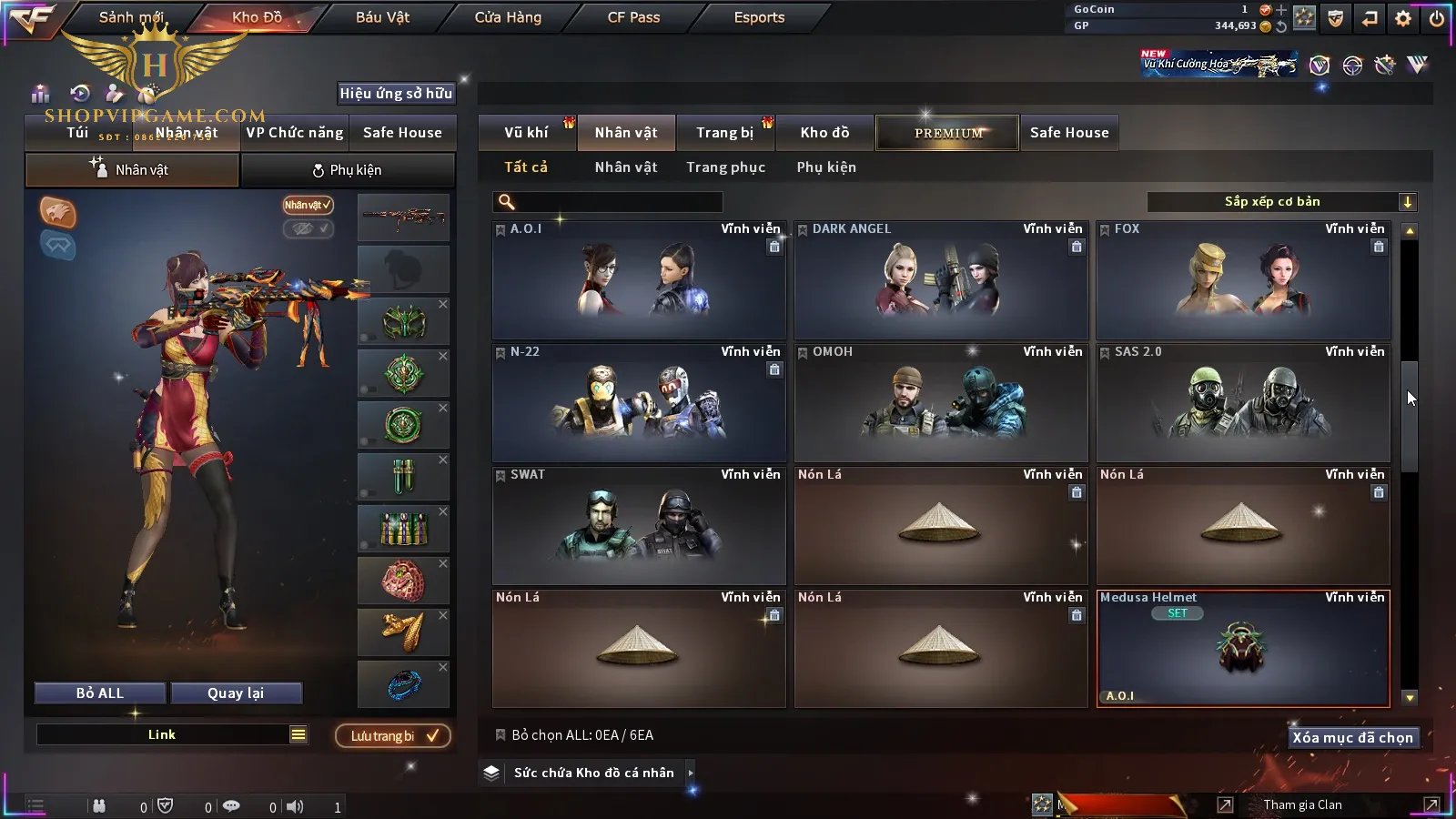Select the Trang bị tab
This screenshot has width=1456, height=819.
(x=724, y=133)
